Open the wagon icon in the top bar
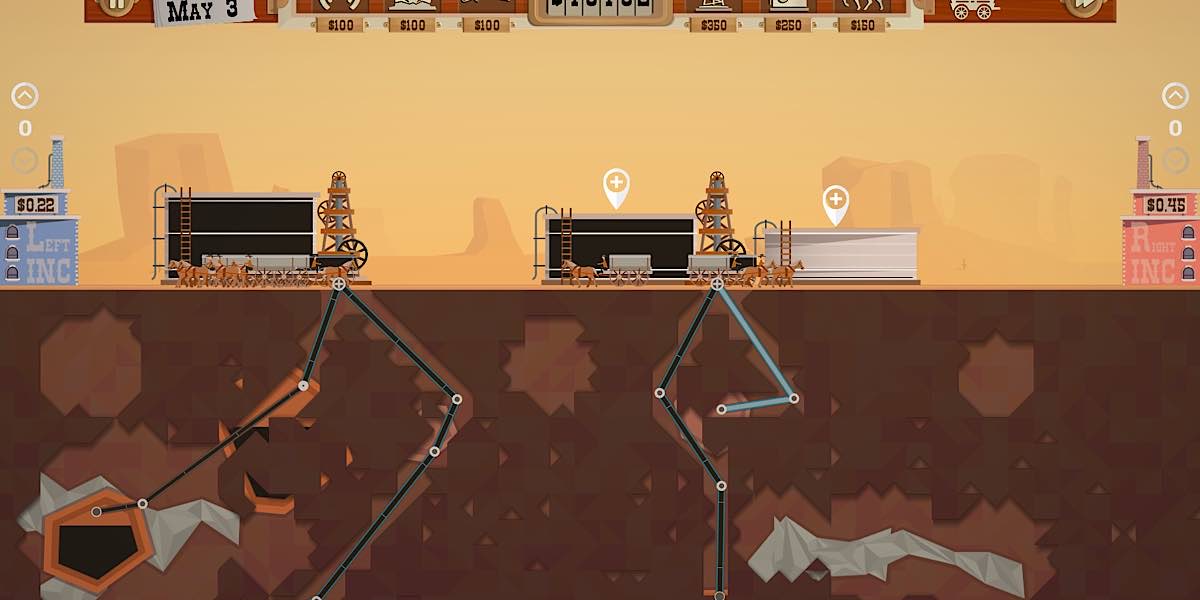The image size is (1200, 600). coord(973,8)
